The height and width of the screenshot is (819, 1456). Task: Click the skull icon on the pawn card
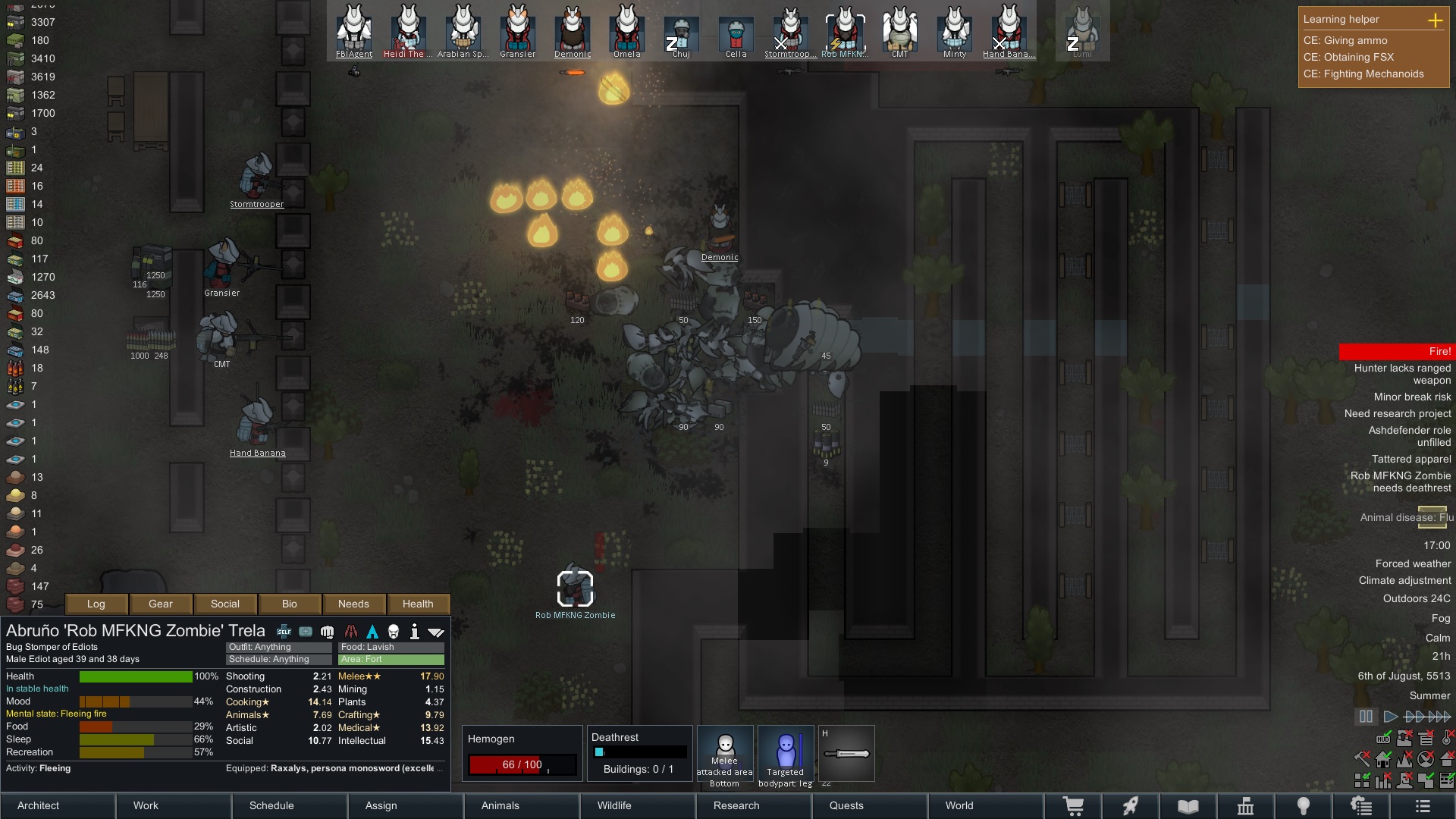point(395,631)
